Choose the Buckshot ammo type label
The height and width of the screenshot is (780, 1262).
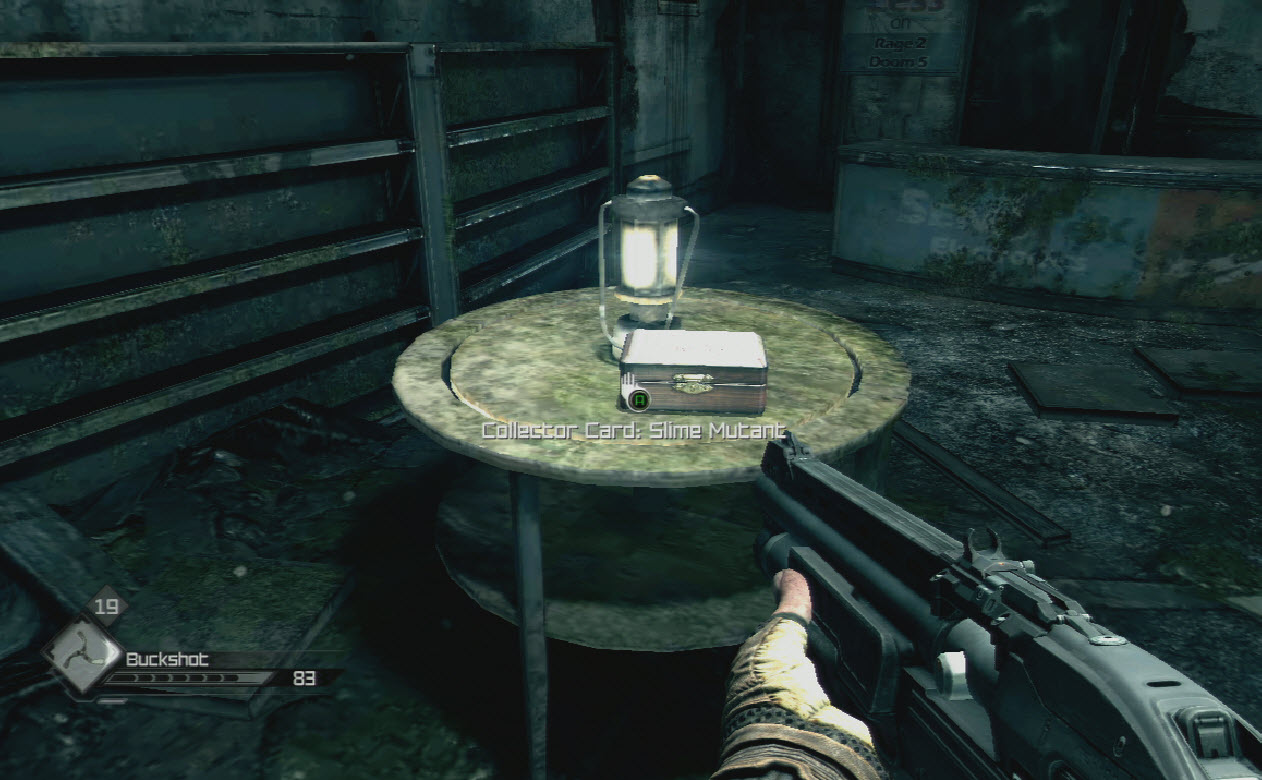click(167, 660)
